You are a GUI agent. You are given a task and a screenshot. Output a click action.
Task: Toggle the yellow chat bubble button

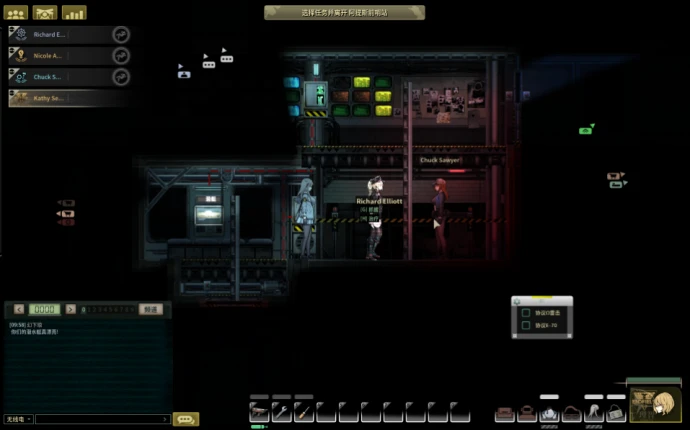[186, 419]
